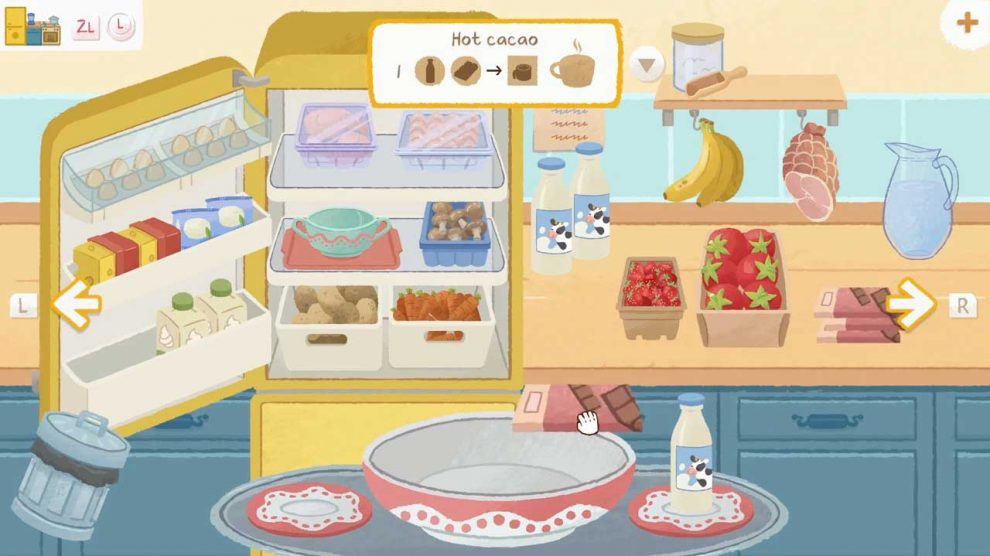The width and height of the screenshot is (990, 556).
Task: Go to the left kitchen area arrow
Action: point(75,304)
